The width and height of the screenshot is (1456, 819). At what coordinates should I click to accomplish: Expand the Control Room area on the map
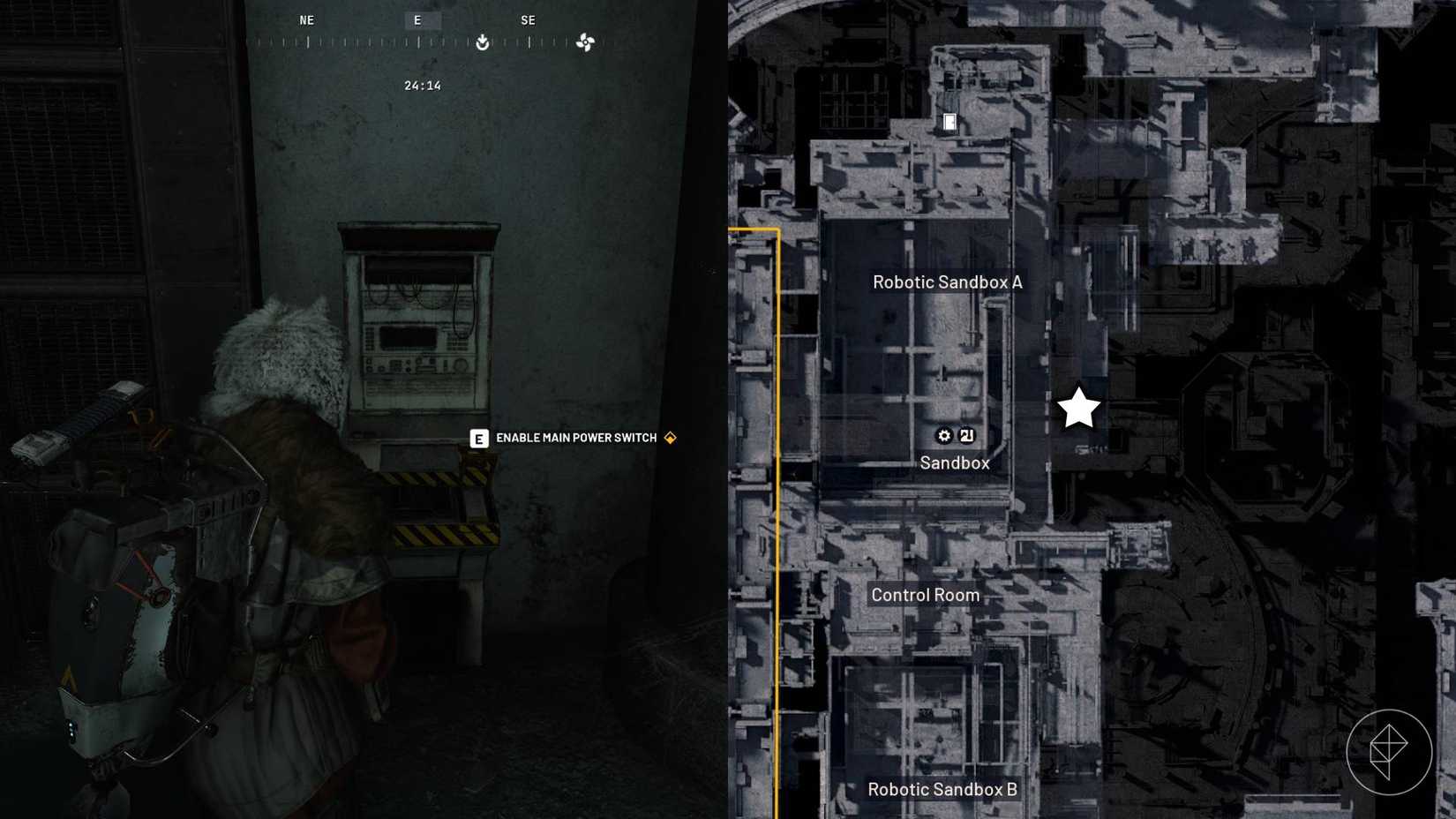pyautogui.click(x=924, y=595)
